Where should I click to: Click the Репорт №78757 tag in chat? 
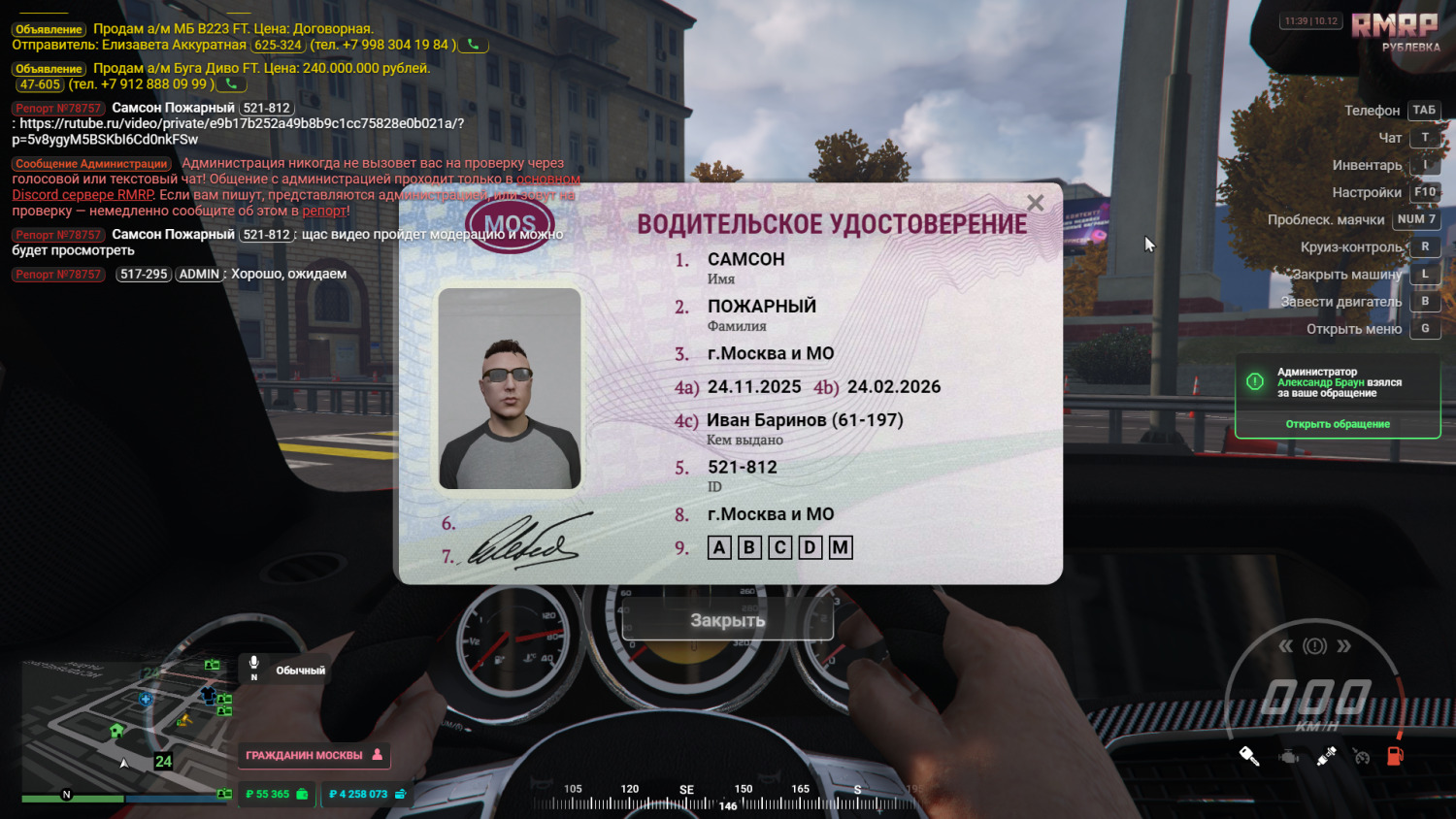tap(58, 109)
